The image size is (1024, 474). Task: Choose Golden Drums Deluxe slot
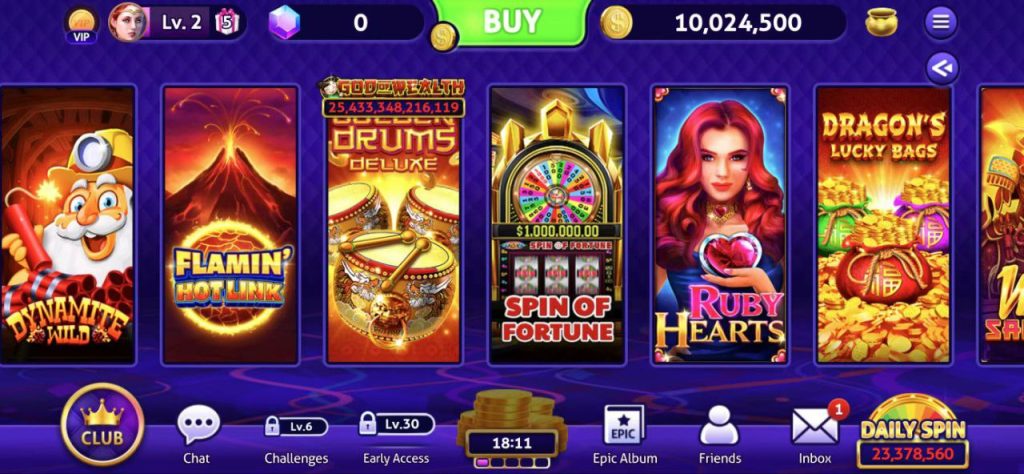point(393,224)
